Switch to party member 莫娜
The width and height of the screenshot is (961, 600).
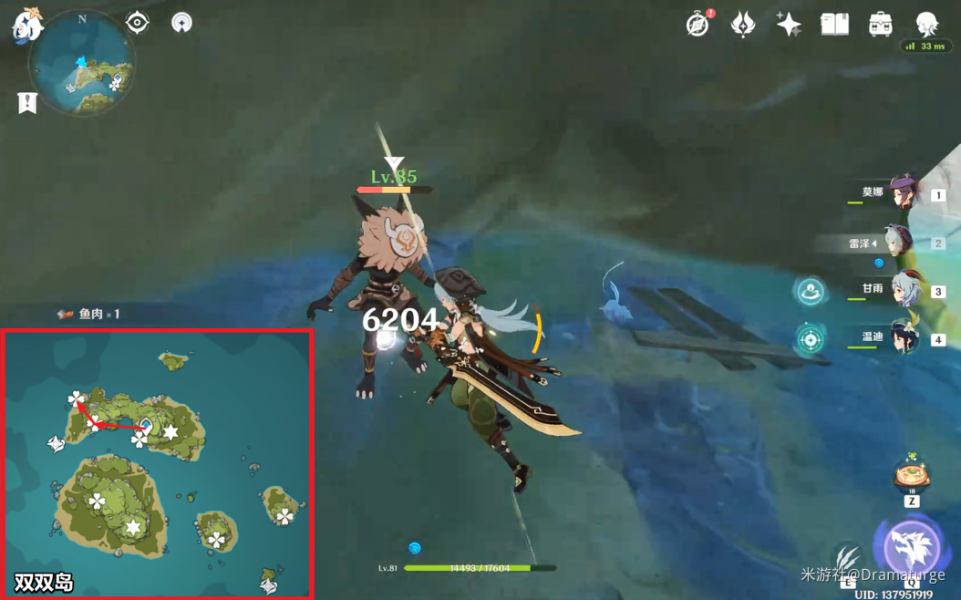[x=903, y=192]
